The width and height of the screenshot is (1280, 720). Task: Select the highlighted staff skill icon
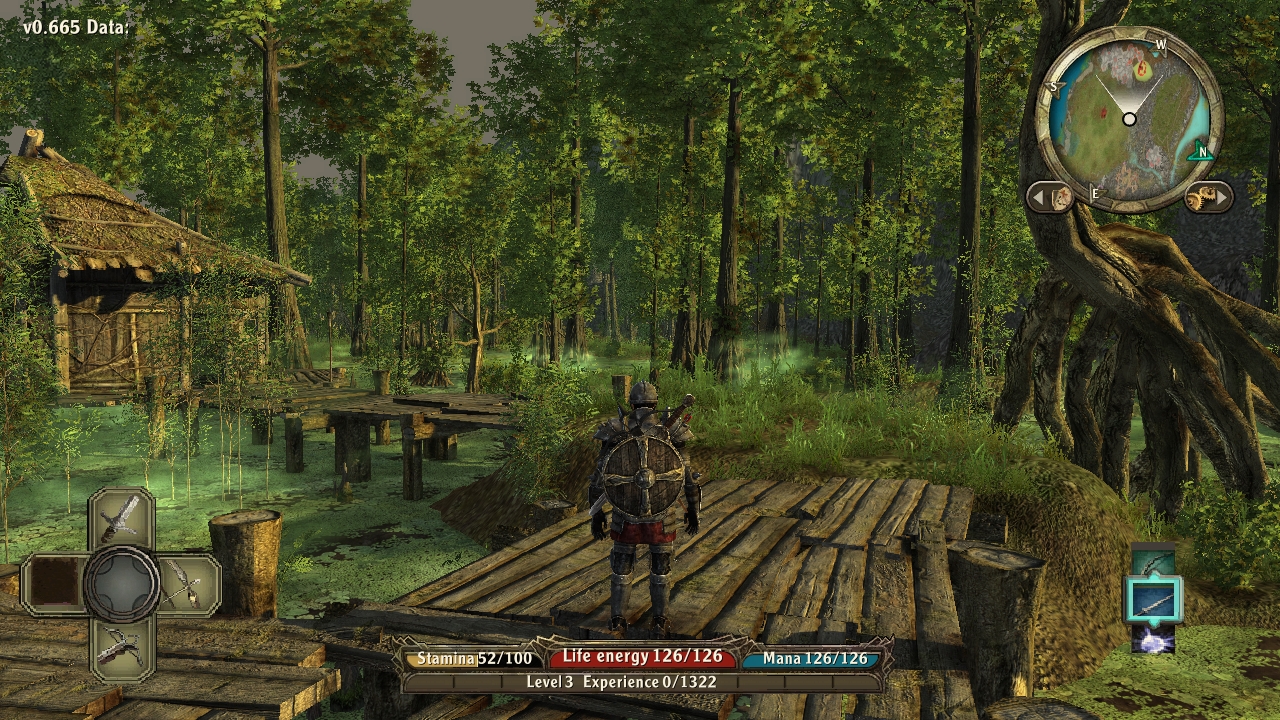pyautogui.click(x=1154, y=600)
